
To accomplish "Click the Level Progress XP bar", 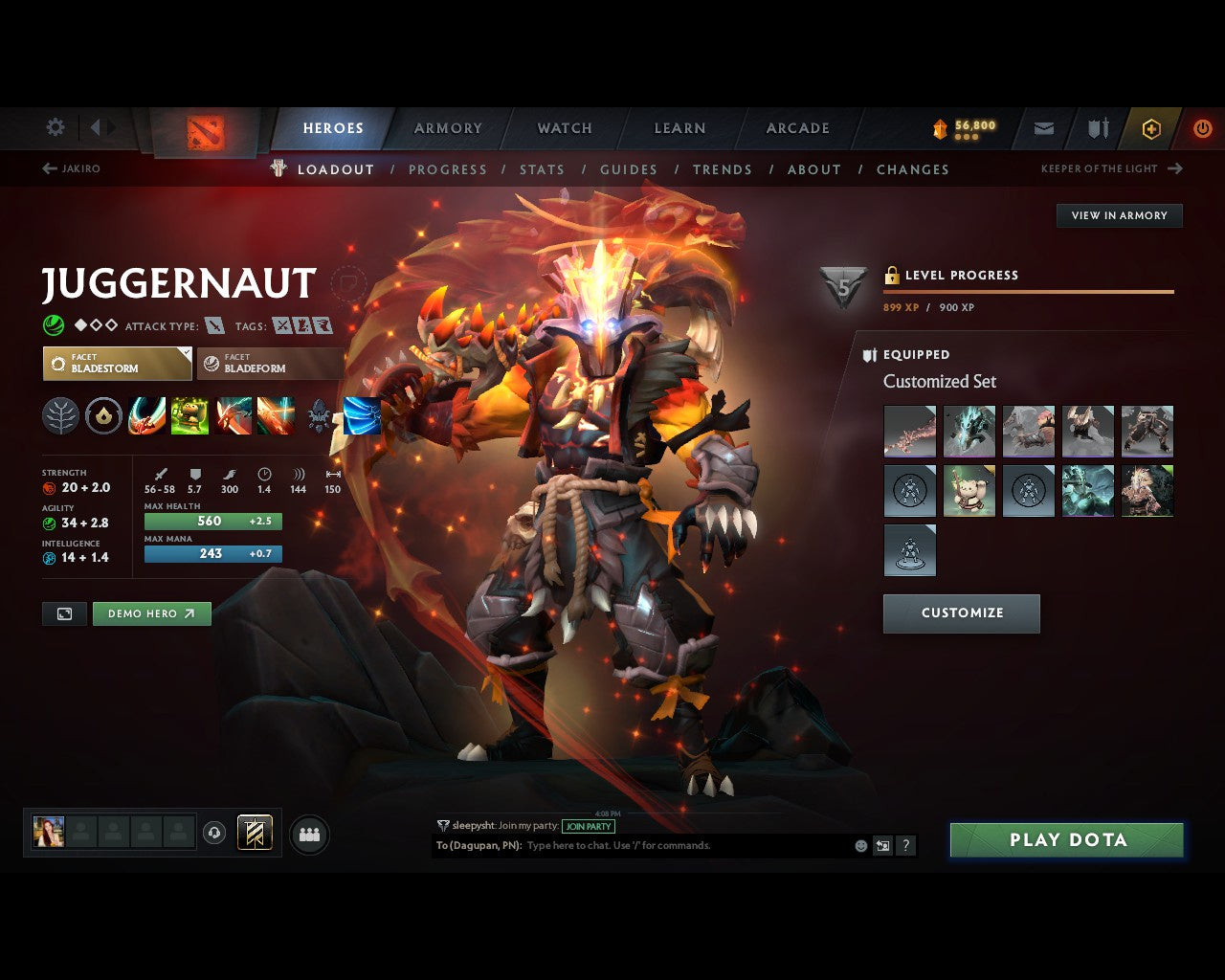I will (x=1029, y=292).
